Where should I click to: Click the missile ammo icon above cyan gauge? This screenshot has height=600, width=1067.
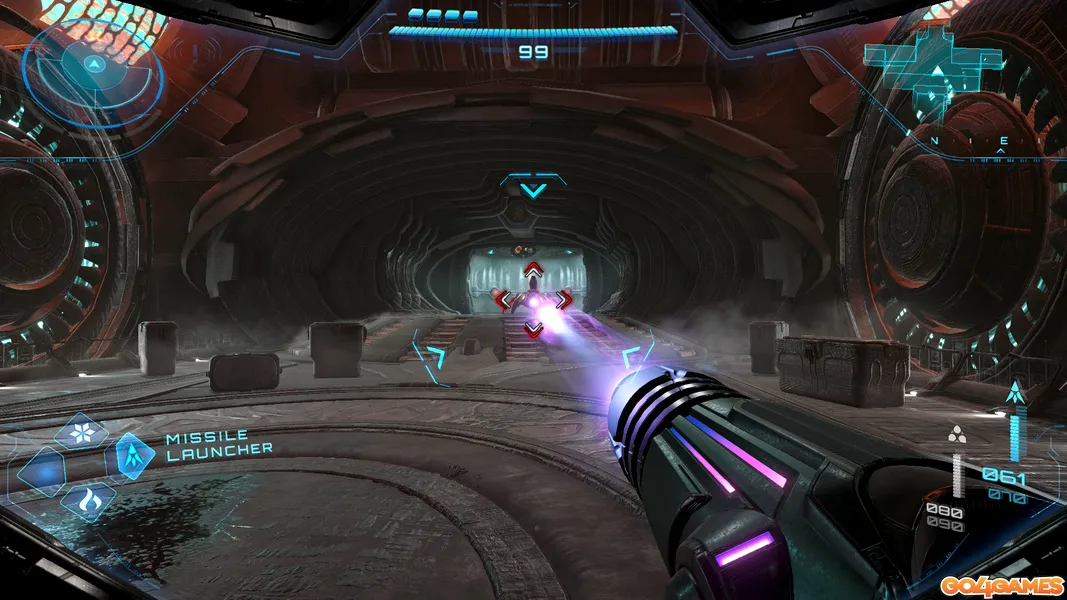(1016, 395)
